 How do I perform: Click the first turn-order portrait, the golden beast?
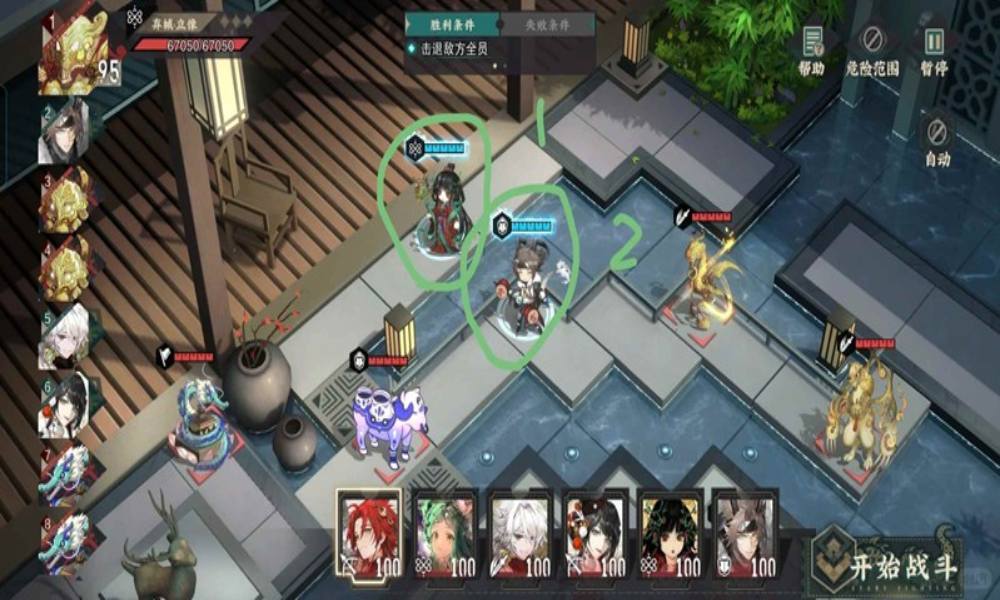72,53
